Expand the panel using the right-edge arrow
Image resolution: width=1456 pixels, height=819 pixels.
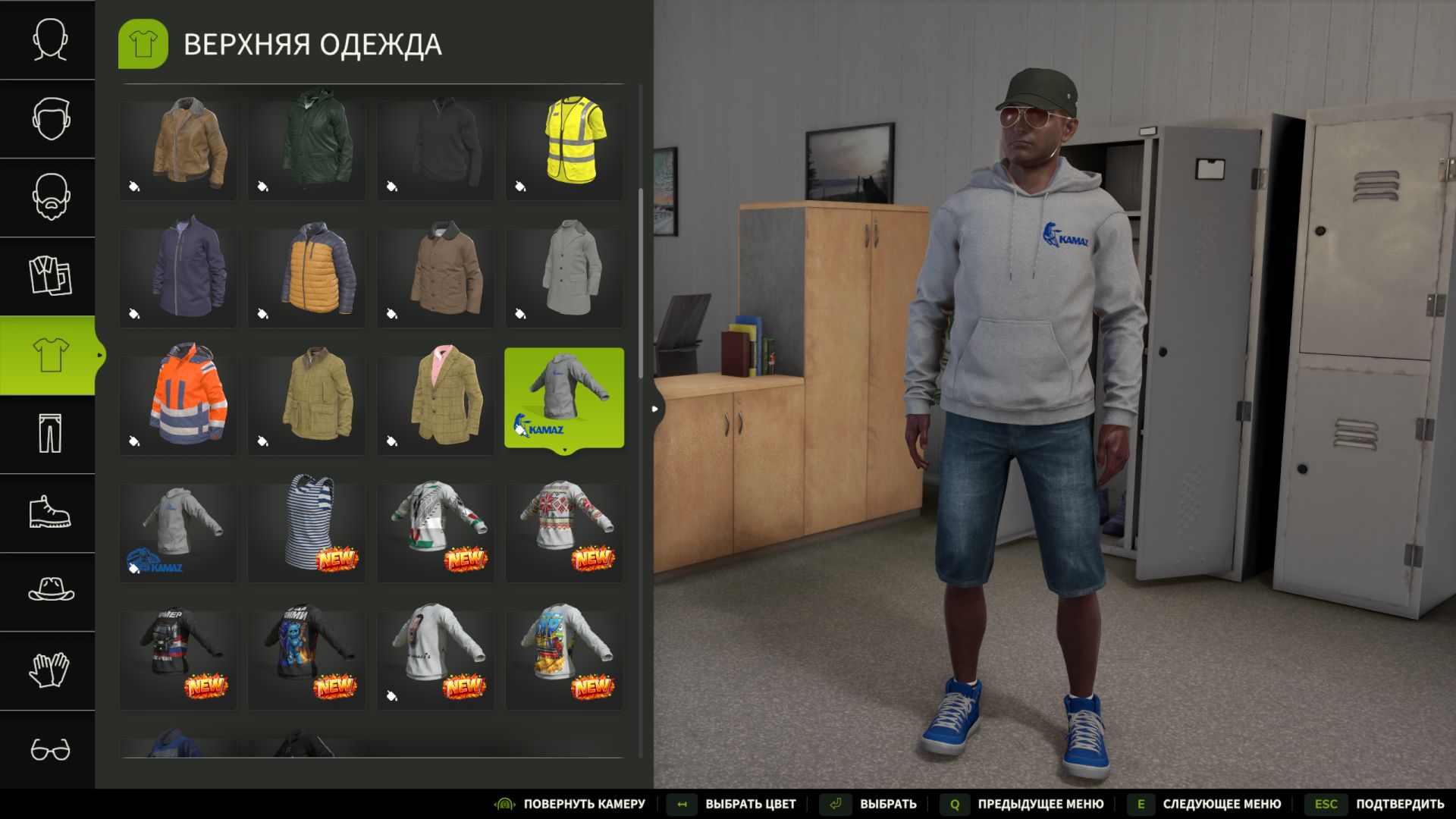[654, 408]
